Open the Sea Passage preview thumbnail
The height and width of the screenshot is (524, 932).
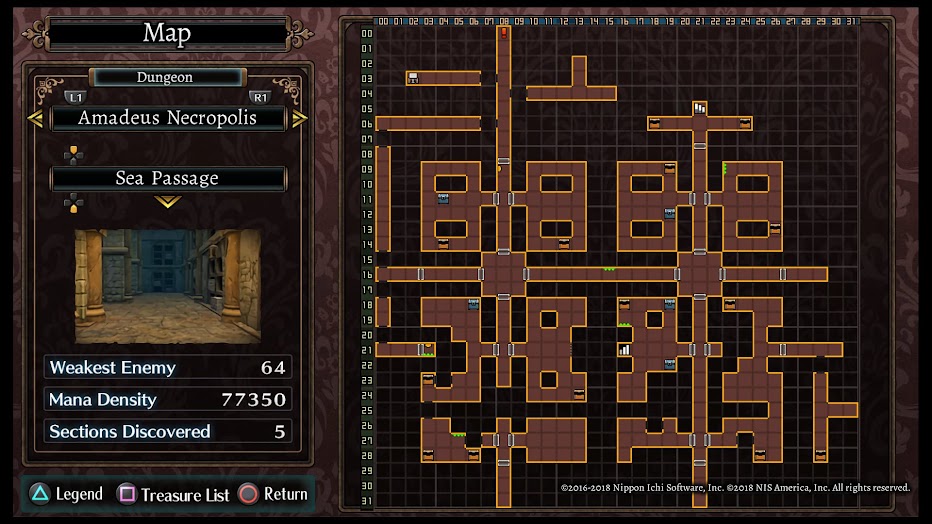click(x=168, y=286)
